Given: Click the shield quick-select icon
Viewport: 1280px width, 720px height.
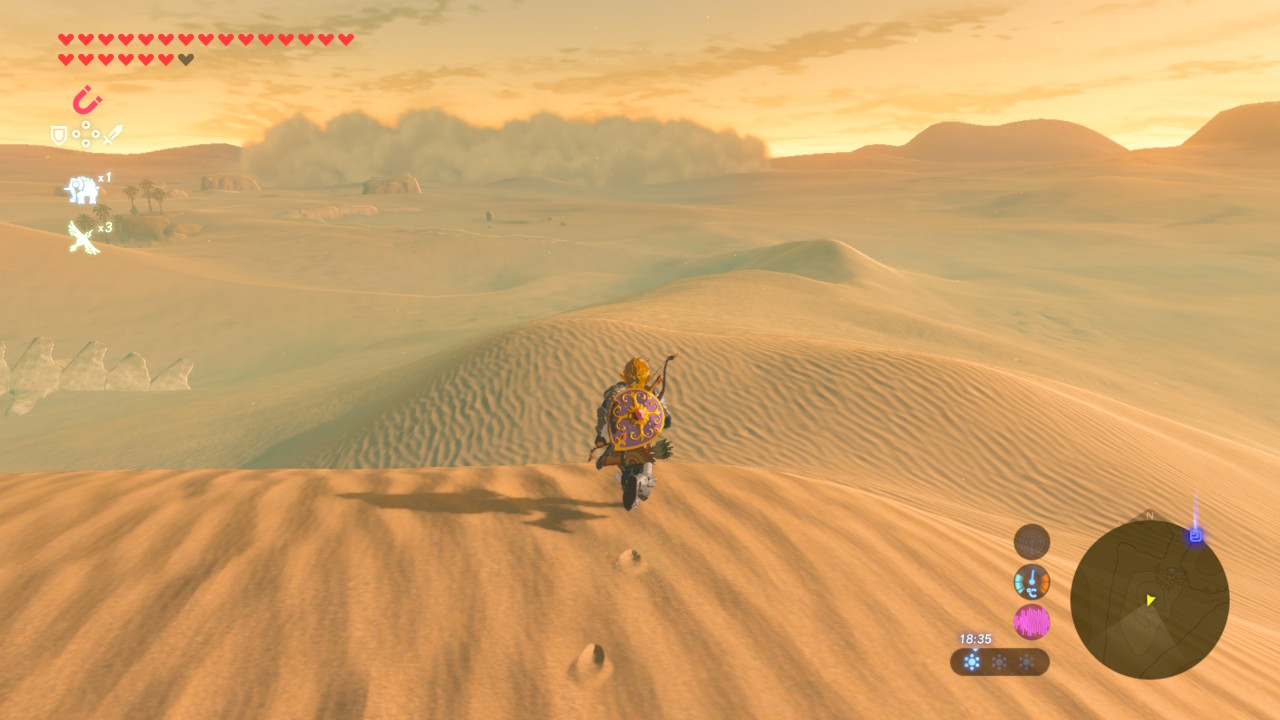Looking at the screenshot, I should 60,134.
